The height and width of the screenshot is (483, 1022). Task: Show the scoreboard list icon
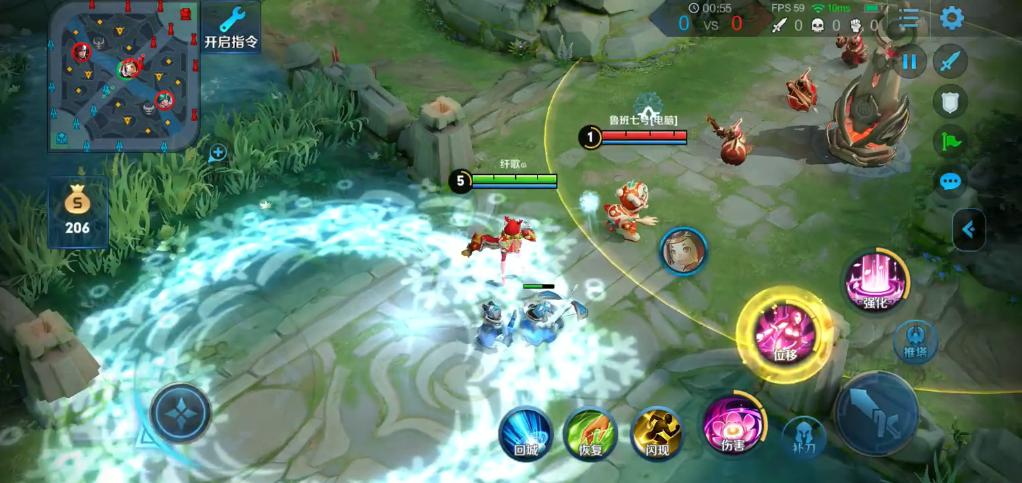click(x=909, y=18)
